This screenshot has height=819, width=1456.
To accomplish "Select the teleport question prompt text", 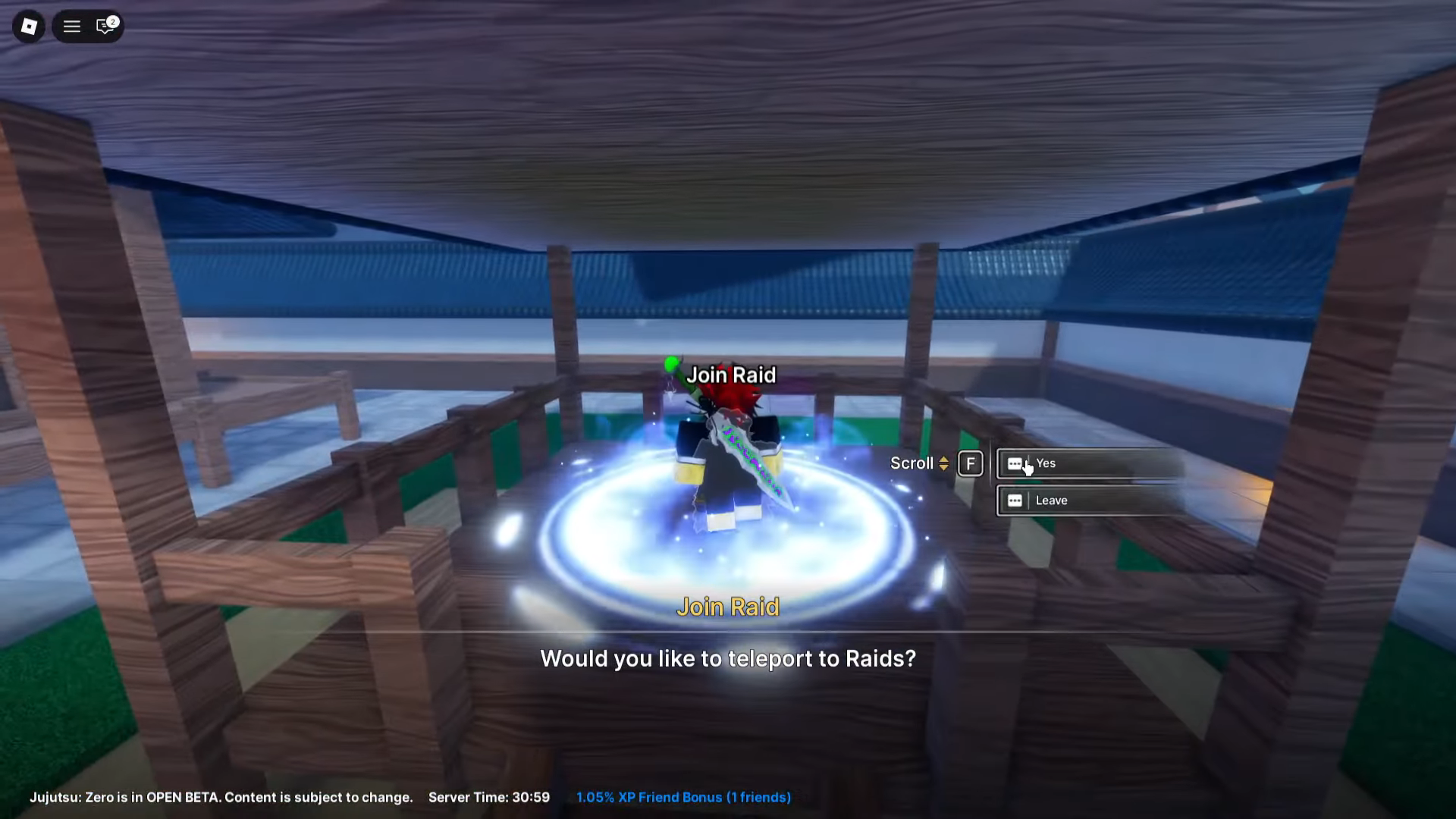I will (x=728, y=659).
